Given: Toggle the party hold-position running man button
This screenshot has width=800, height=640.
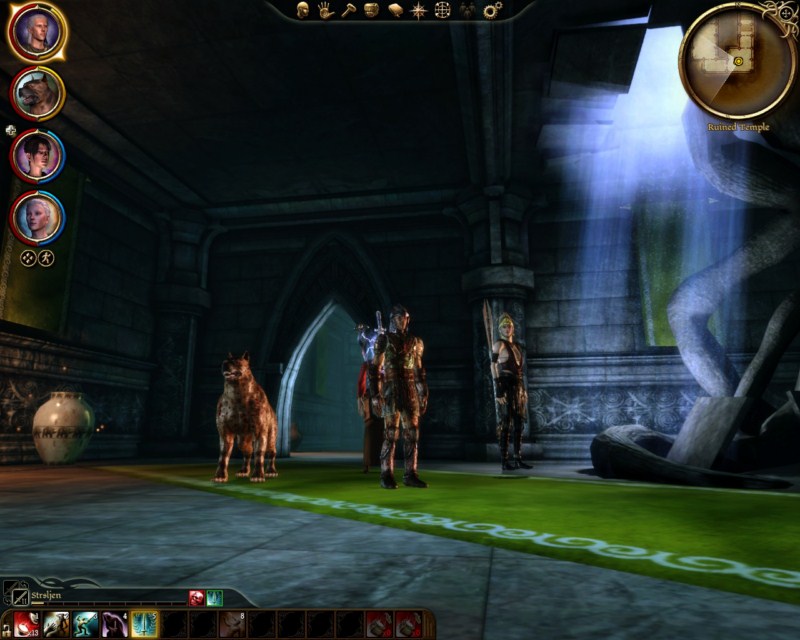Looking at the screenshot, I should click(x=46, y=257).
